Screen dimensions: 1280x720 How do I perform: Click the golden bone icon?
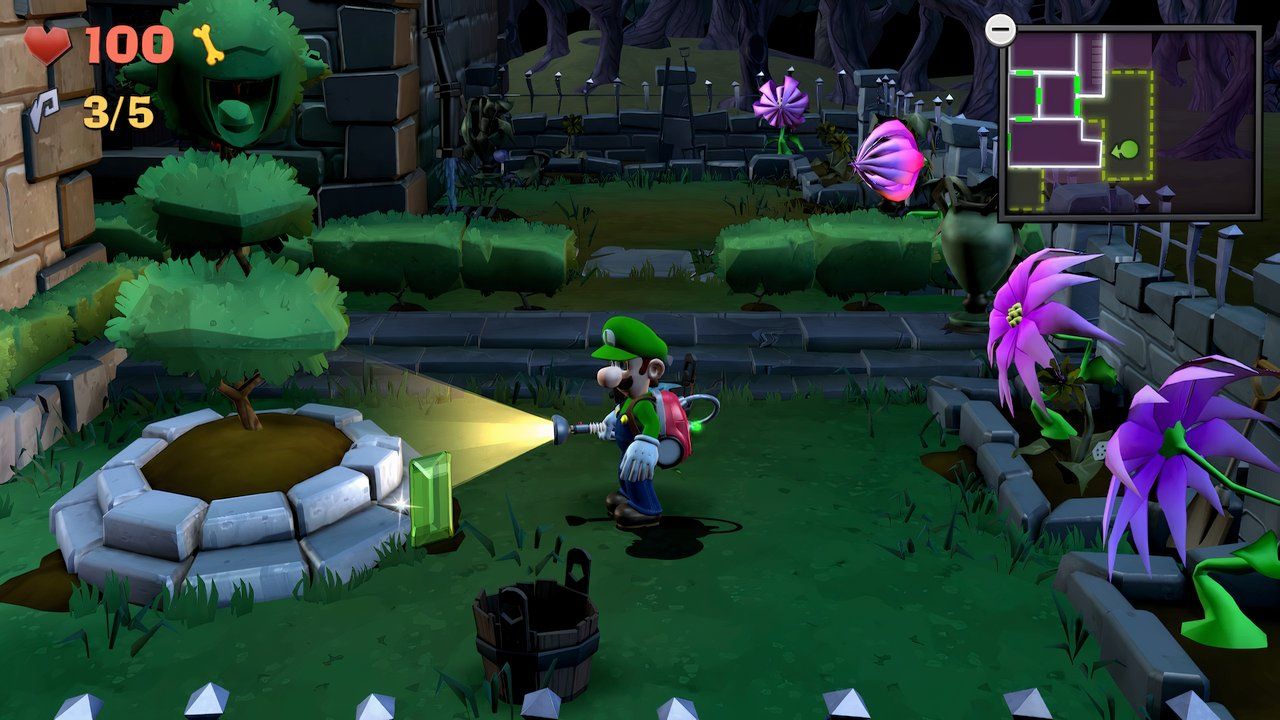(x=208, y=45)
